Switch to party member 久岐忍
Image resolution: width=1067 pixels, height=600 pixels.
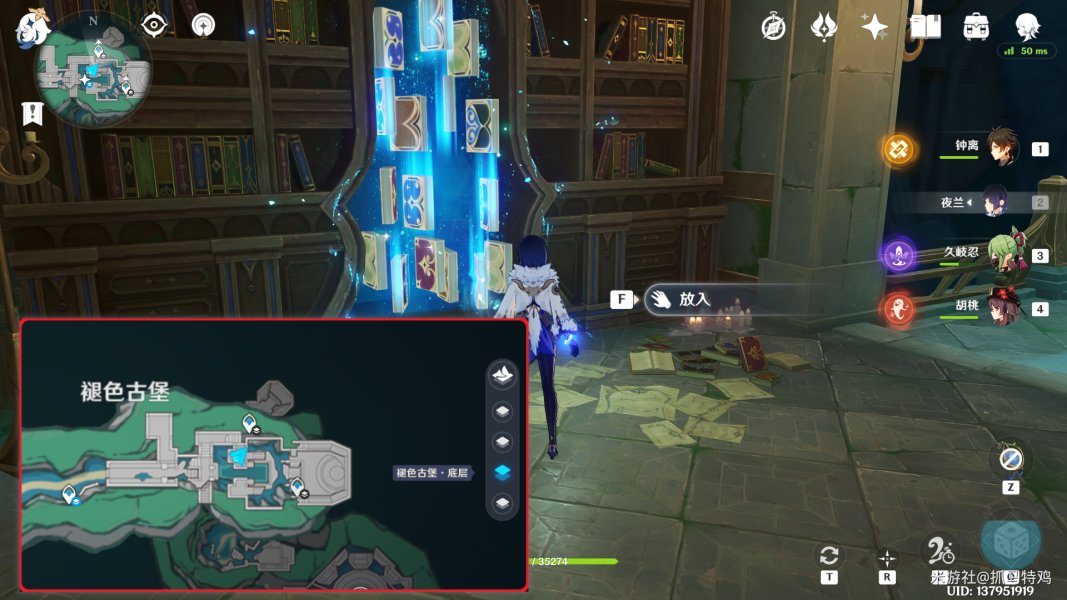(x=1001, y=255)
